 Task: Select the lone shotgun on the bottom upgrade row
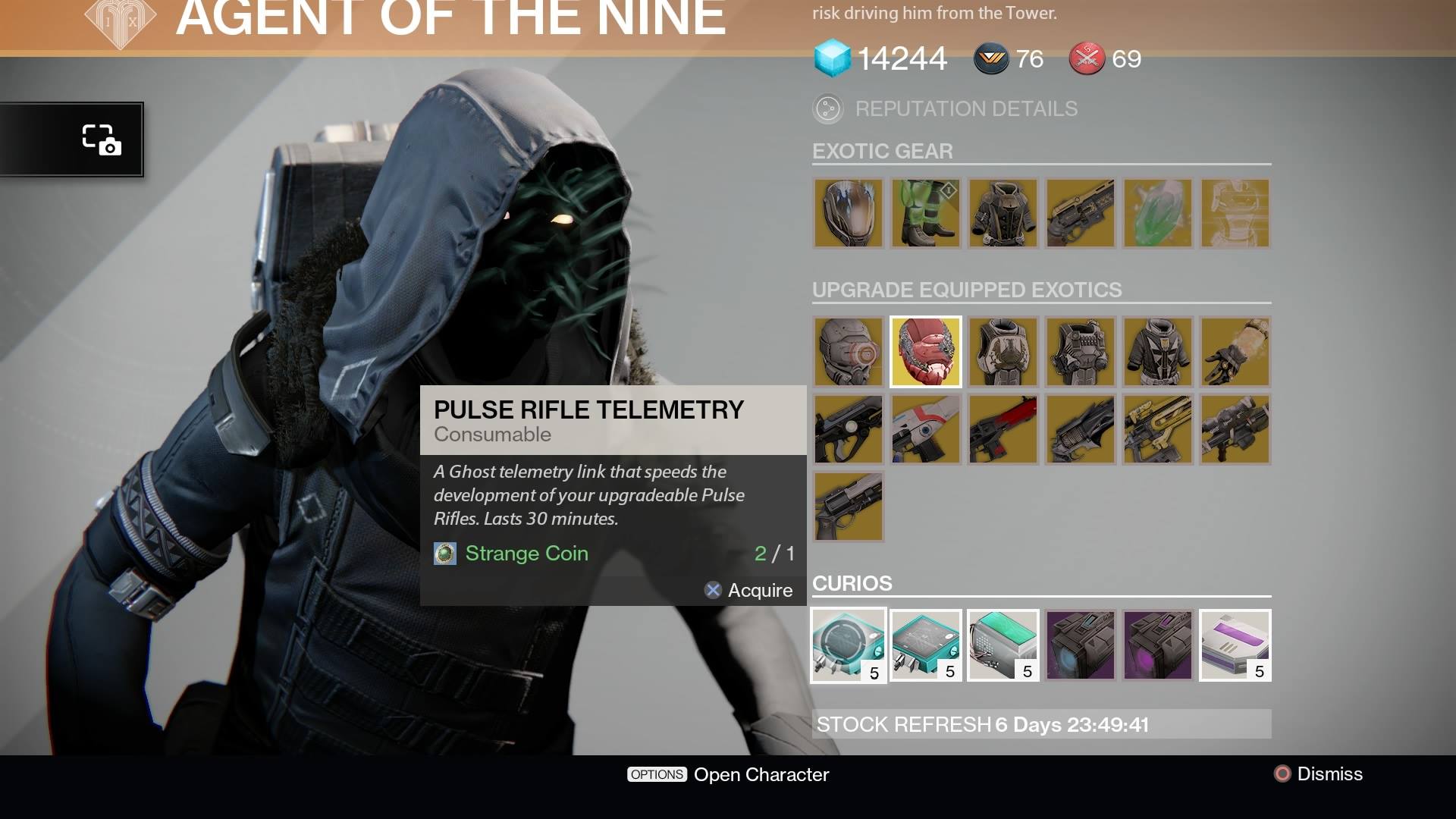[x=848, y=507]
